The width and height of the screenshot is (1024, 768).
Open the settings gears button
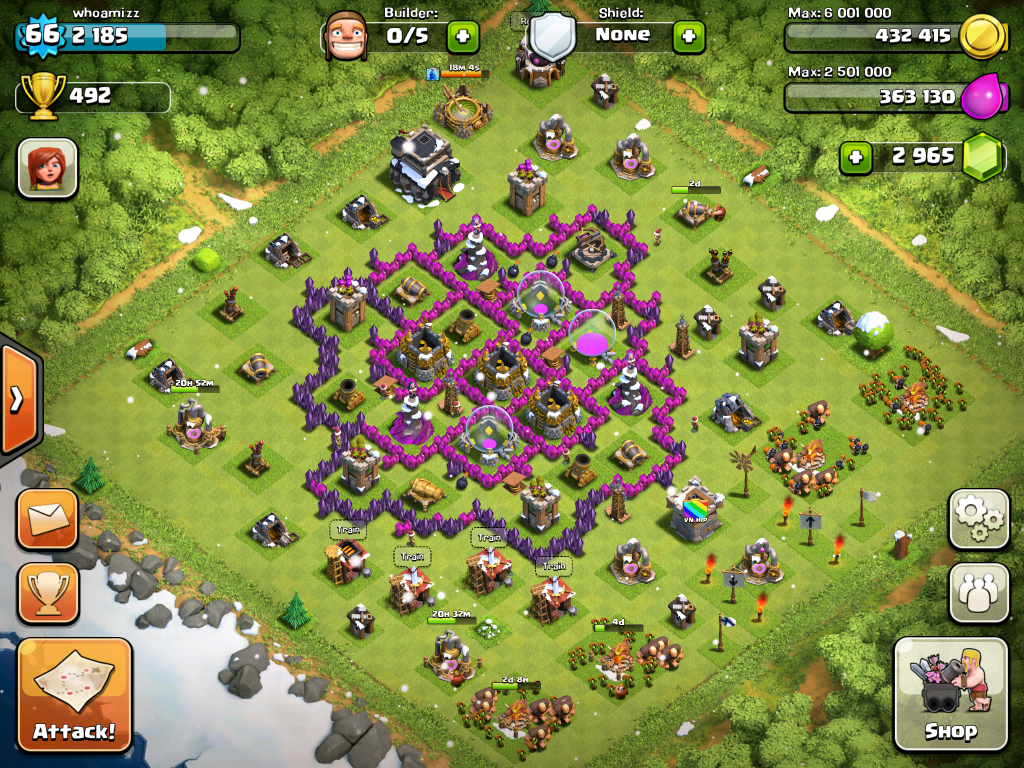click(x=978, y=518)
